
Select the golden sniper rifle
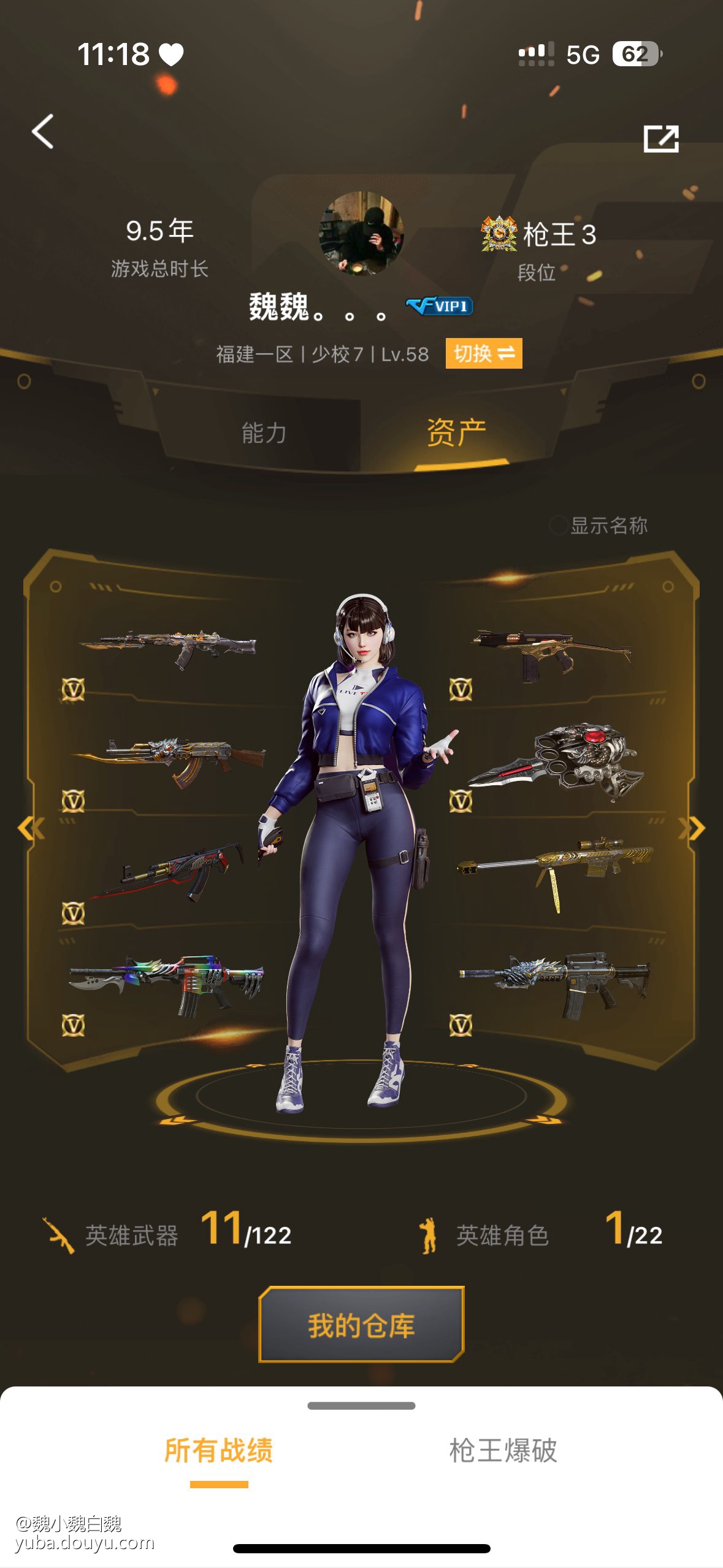click(555, 865)
